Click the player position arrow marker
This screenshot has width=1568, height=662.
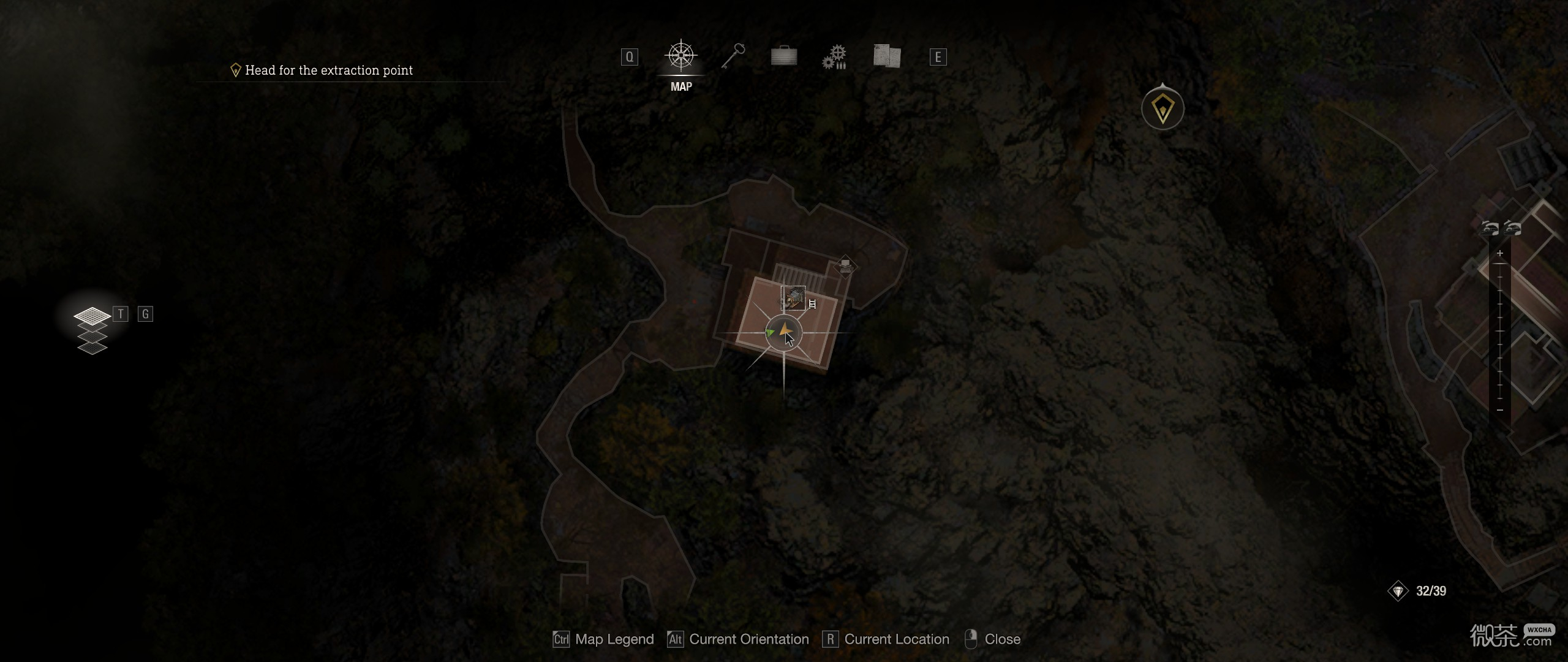783,333
